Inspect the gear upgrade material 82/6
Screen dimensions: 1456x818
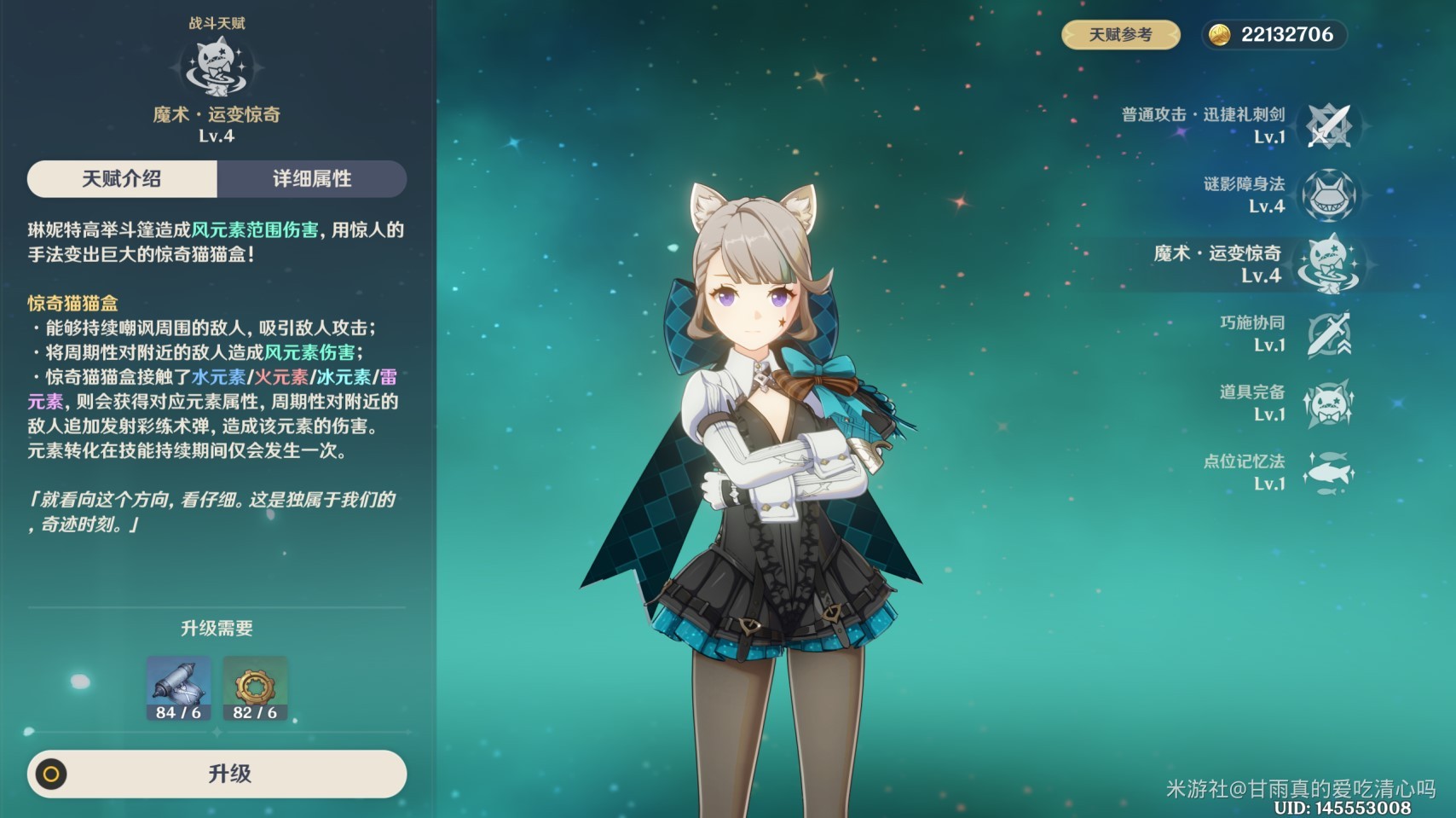click(255, 687)
